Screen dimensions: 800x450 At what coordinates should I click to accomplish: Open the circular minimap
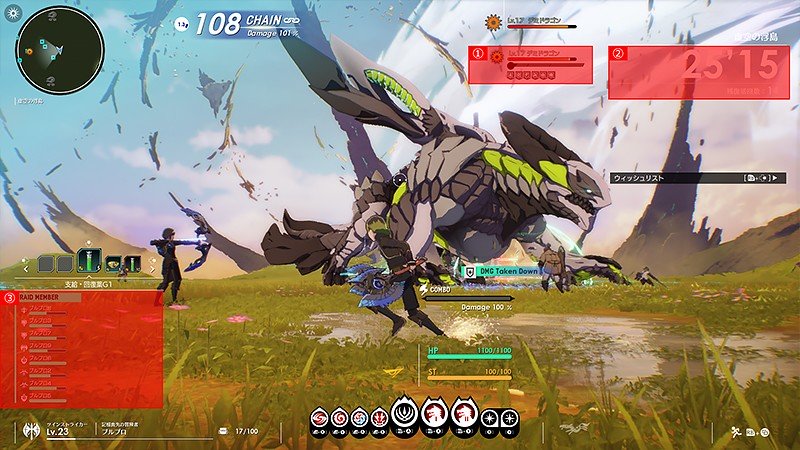tap(60, 50)
